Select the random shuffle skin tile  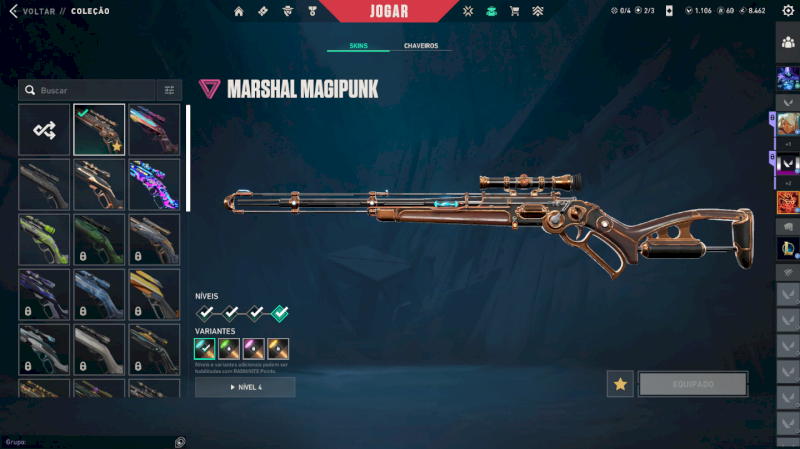44,129
